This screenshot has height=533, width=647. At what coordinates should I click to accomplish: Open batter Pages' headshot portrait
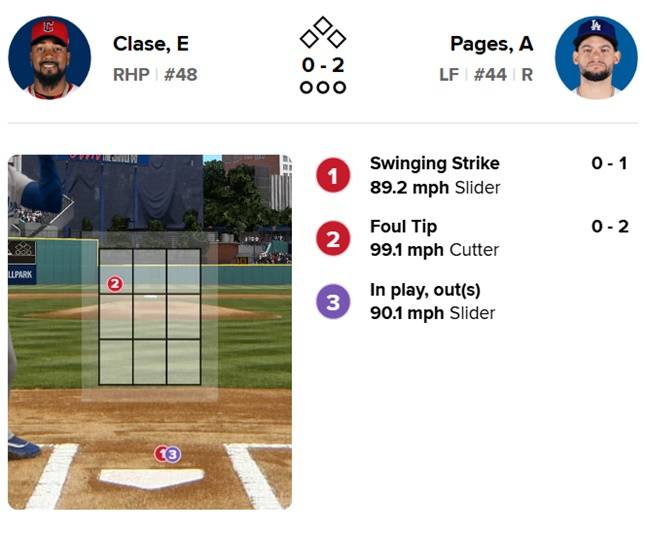tap(596, 57)
